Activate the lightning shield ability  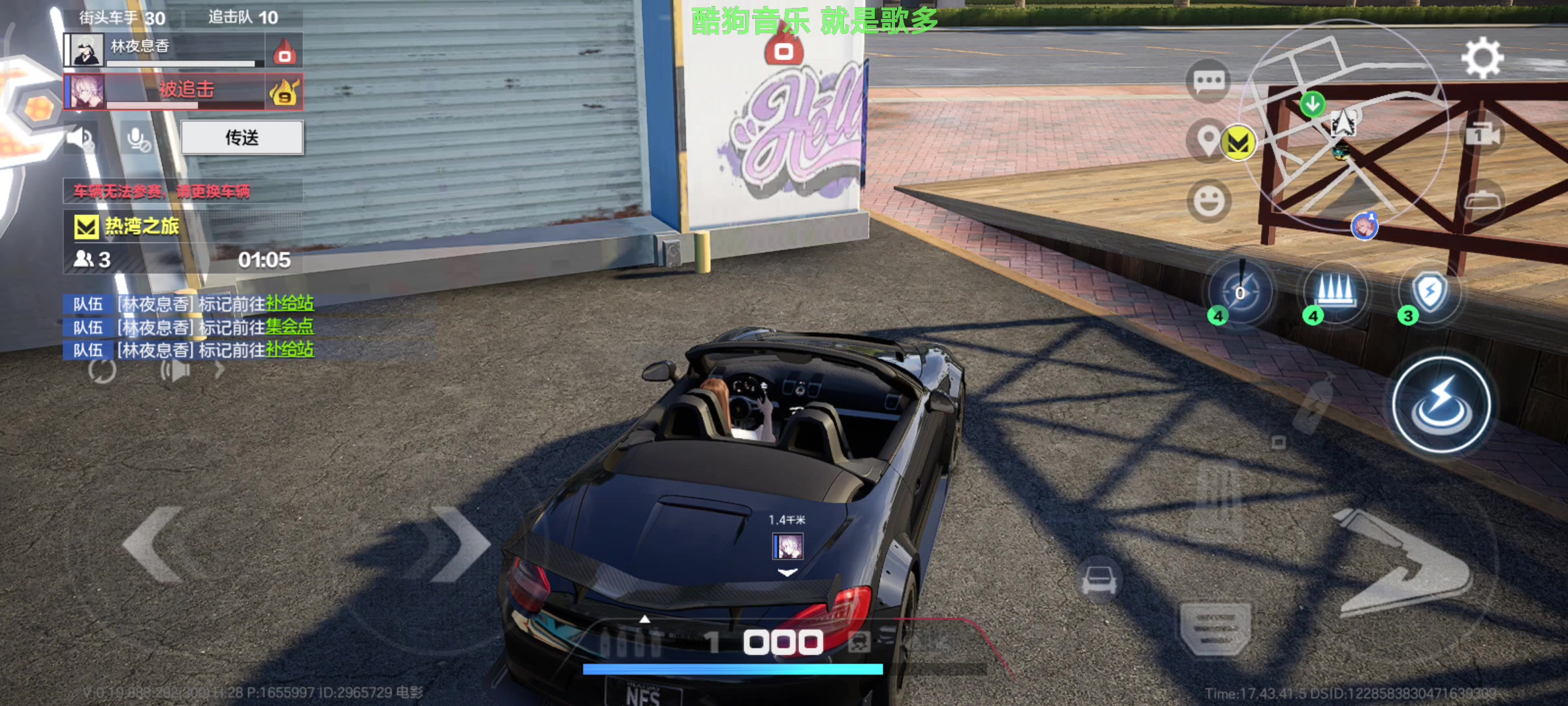tap(1429, 291)
